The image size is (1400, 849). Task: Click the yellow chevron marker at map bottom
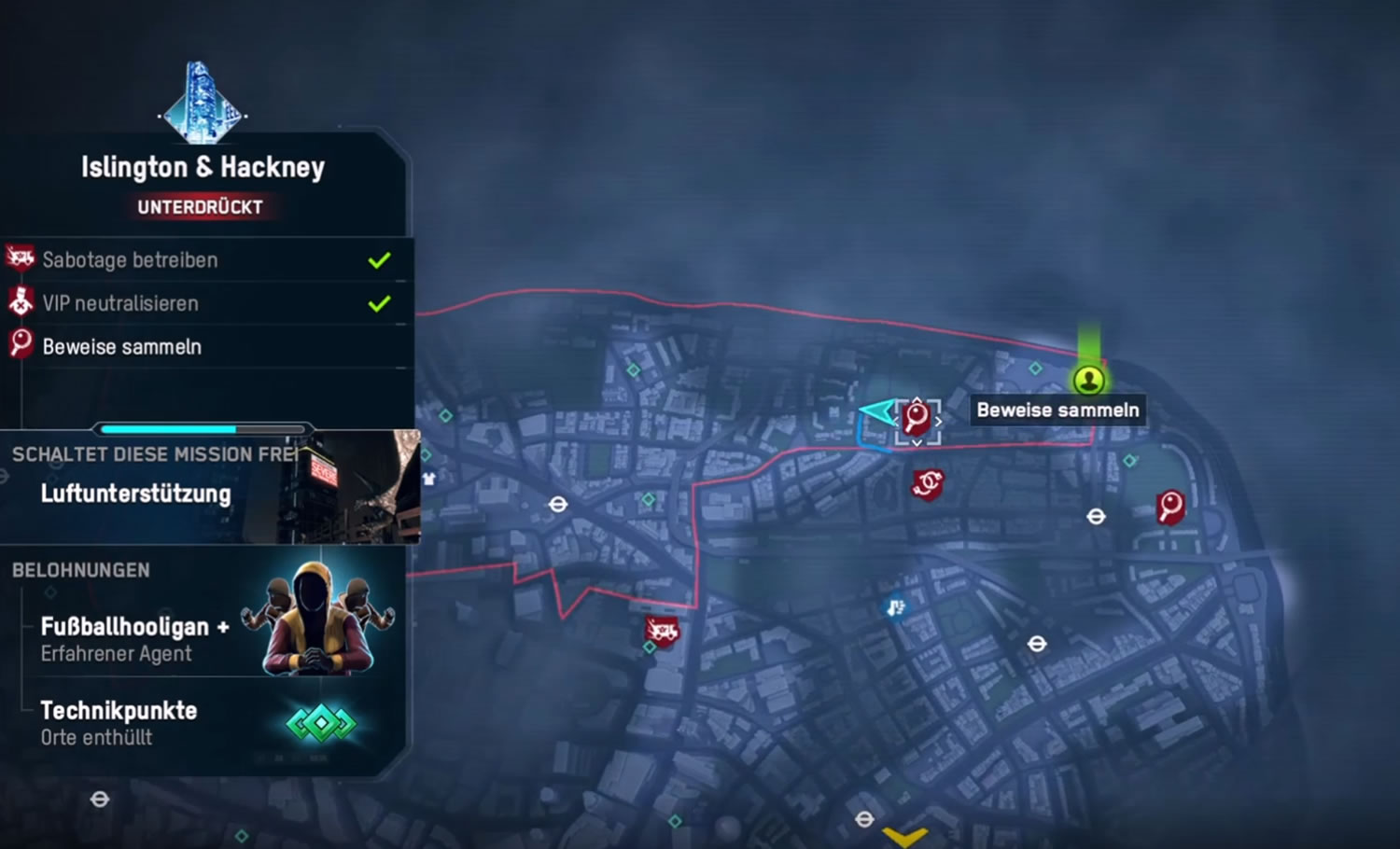click(x=904, y=837)
